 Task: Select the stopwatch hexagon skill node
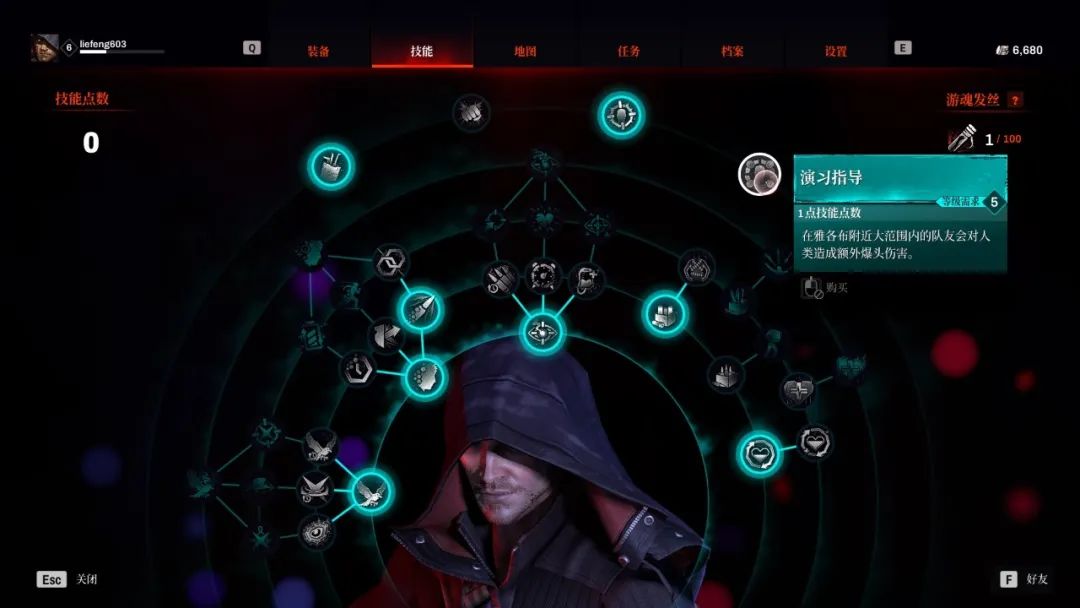tap(357, 368)
